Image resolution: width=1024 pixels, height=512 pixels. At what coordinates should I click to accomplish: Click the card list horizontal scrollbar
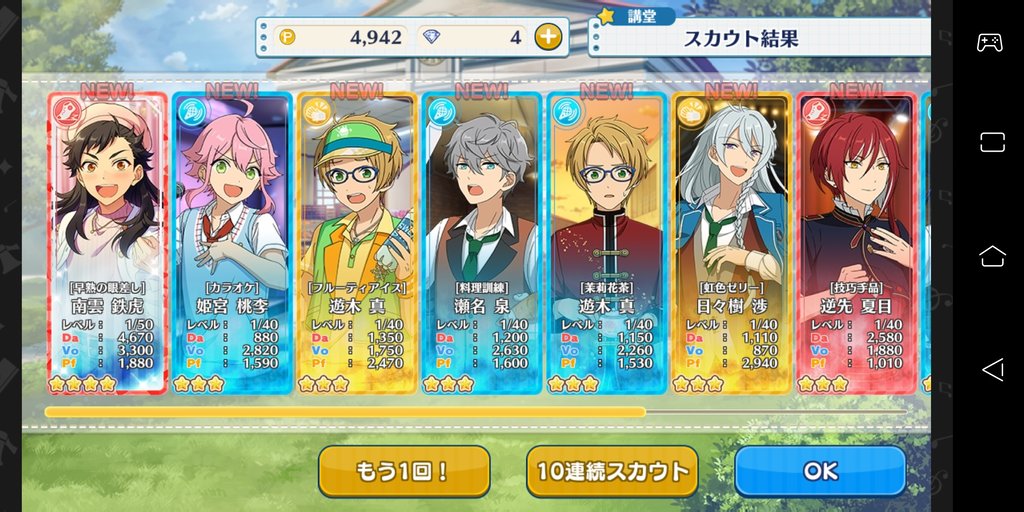coord(345,411)
